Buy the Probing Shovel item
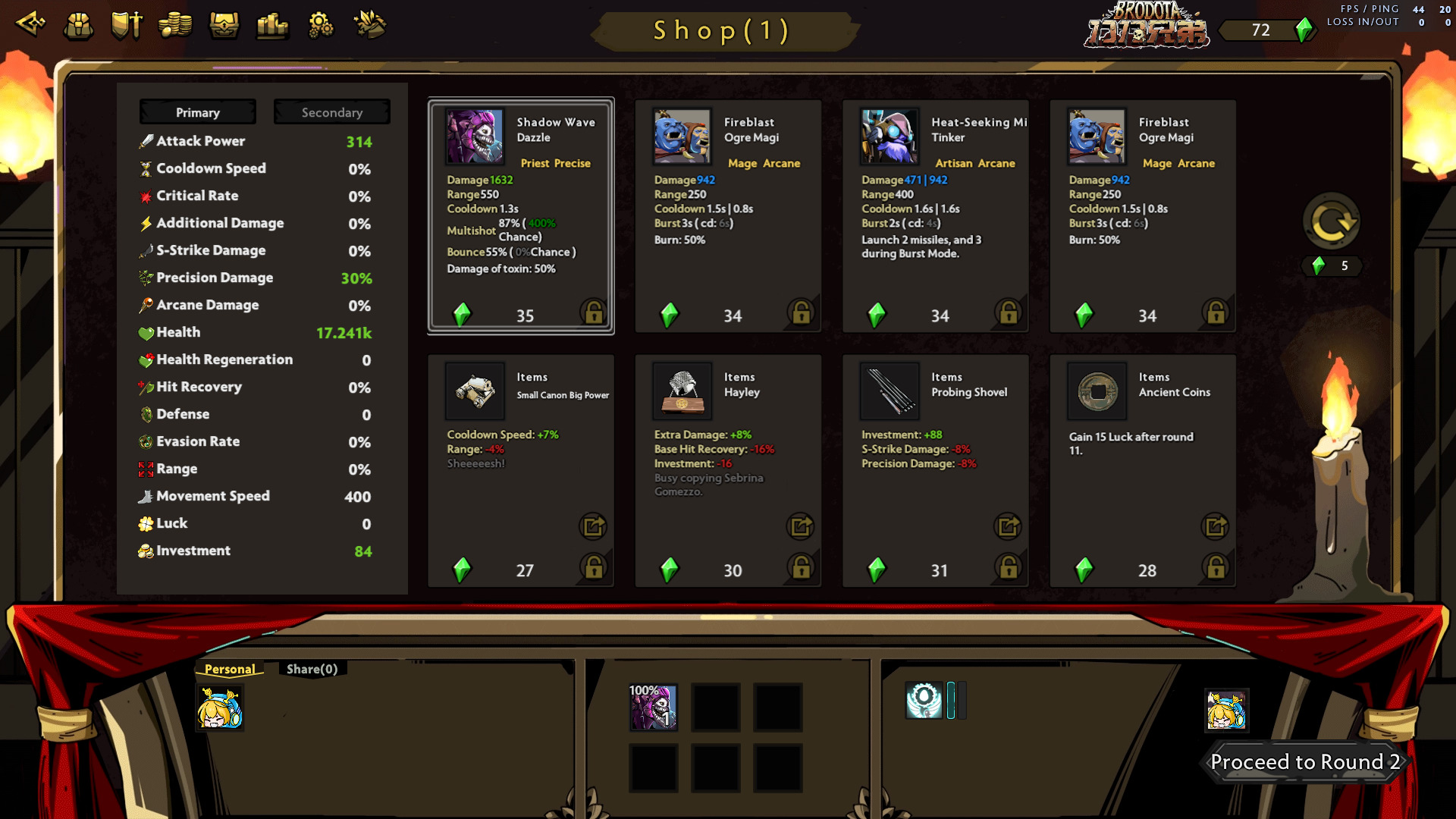 point(935,470)
